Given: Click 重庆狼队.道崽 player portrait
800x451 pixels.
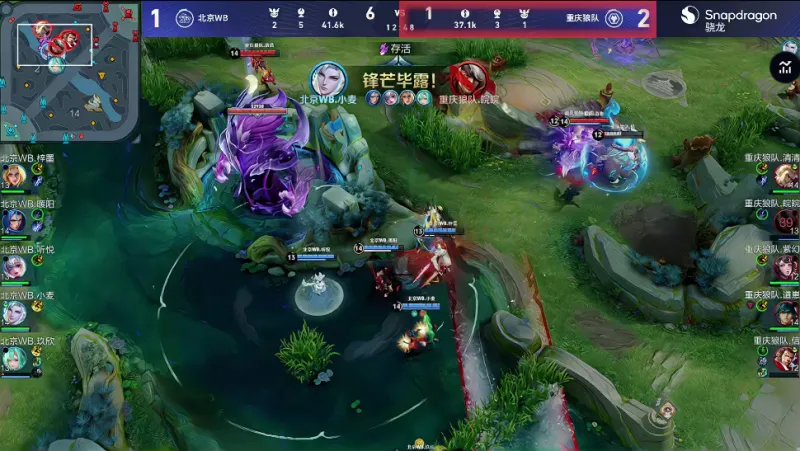Looking at the screenshot, I should (786, 313).
